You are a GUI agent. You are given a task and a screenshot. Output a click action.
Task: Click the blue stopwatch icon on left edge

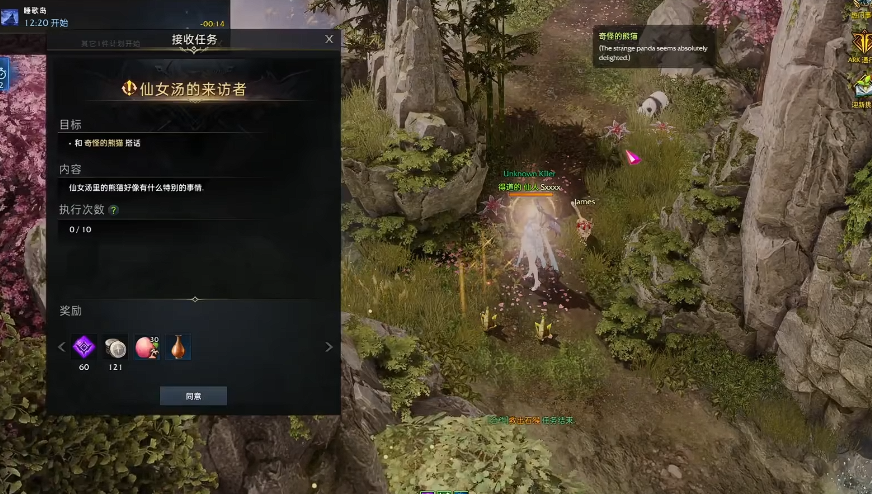click(x=4, y=73)
